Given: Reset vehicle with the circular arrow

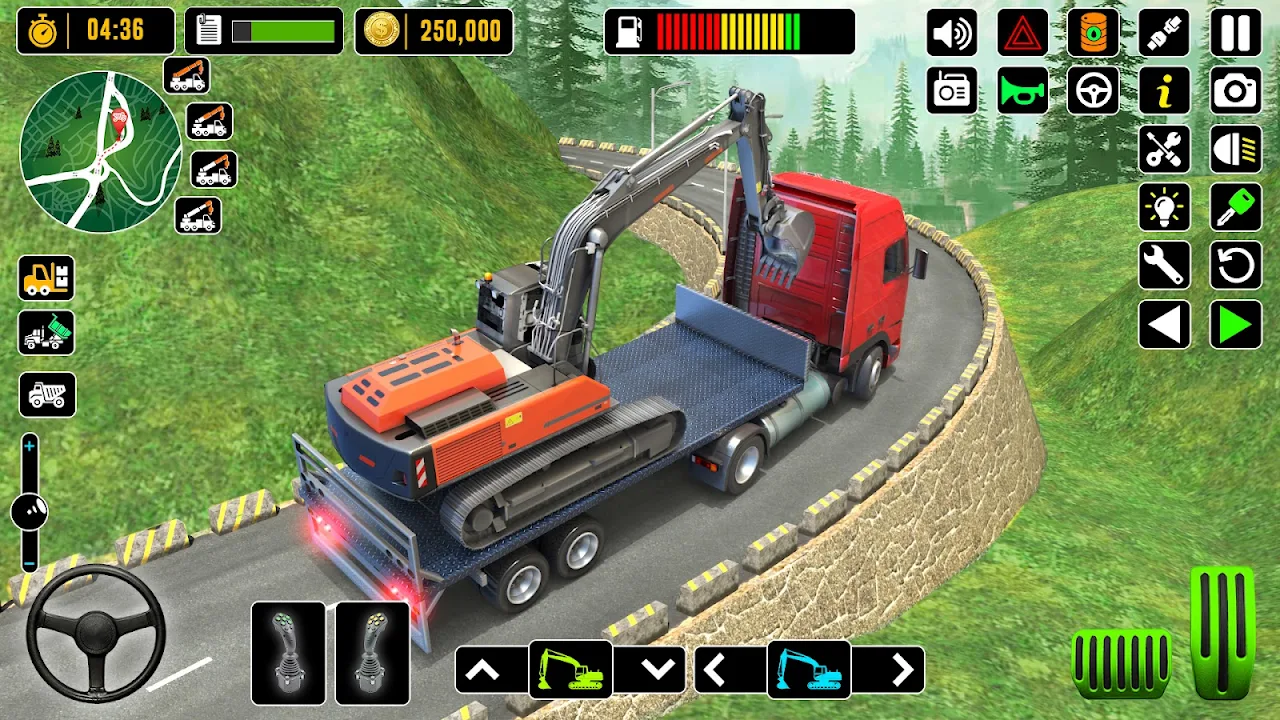Looking at the screenshot, I should tap(1236, 266).
